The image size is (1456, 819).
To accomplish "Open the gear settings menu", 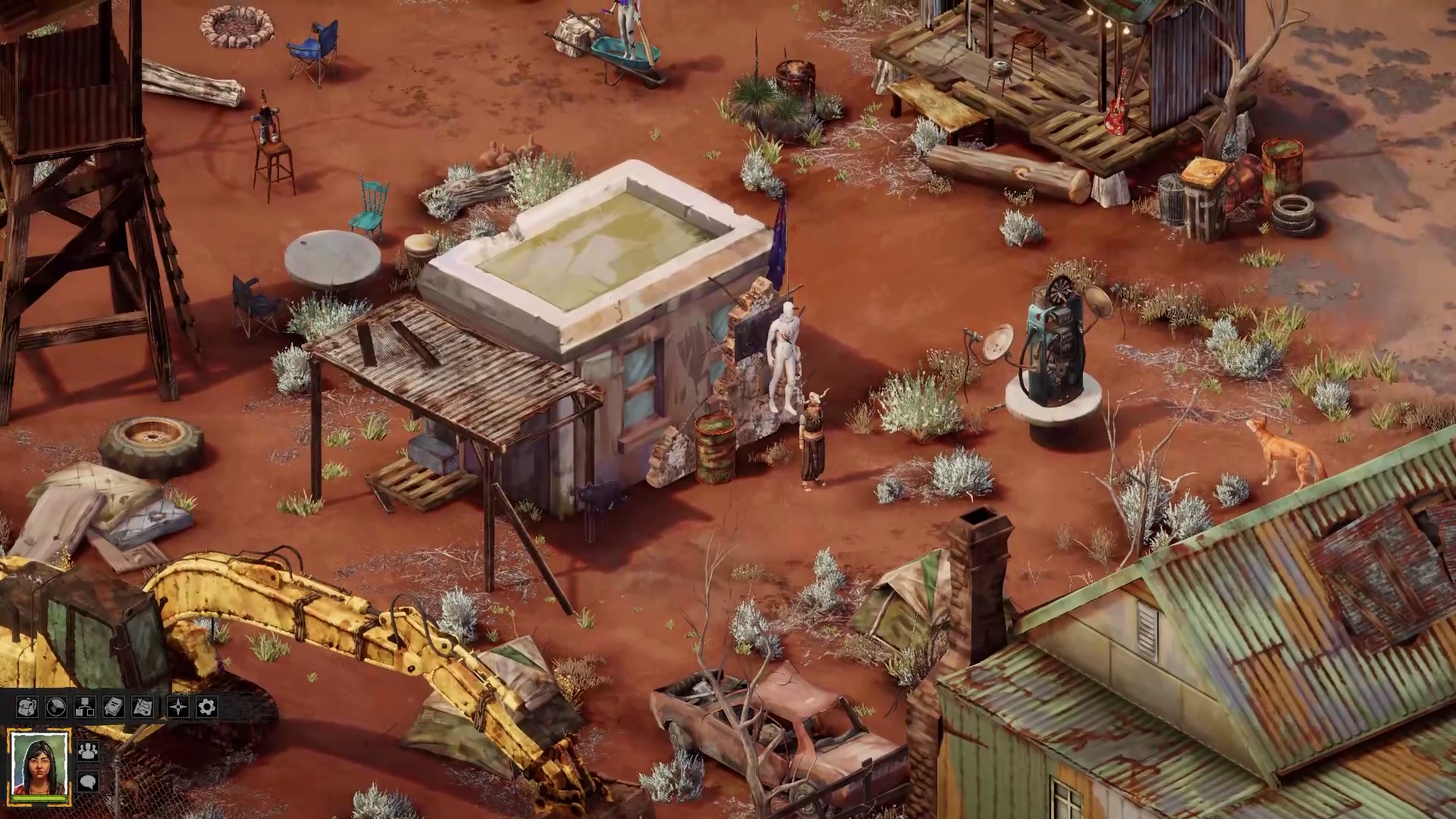I will click(x=206, y=708).
